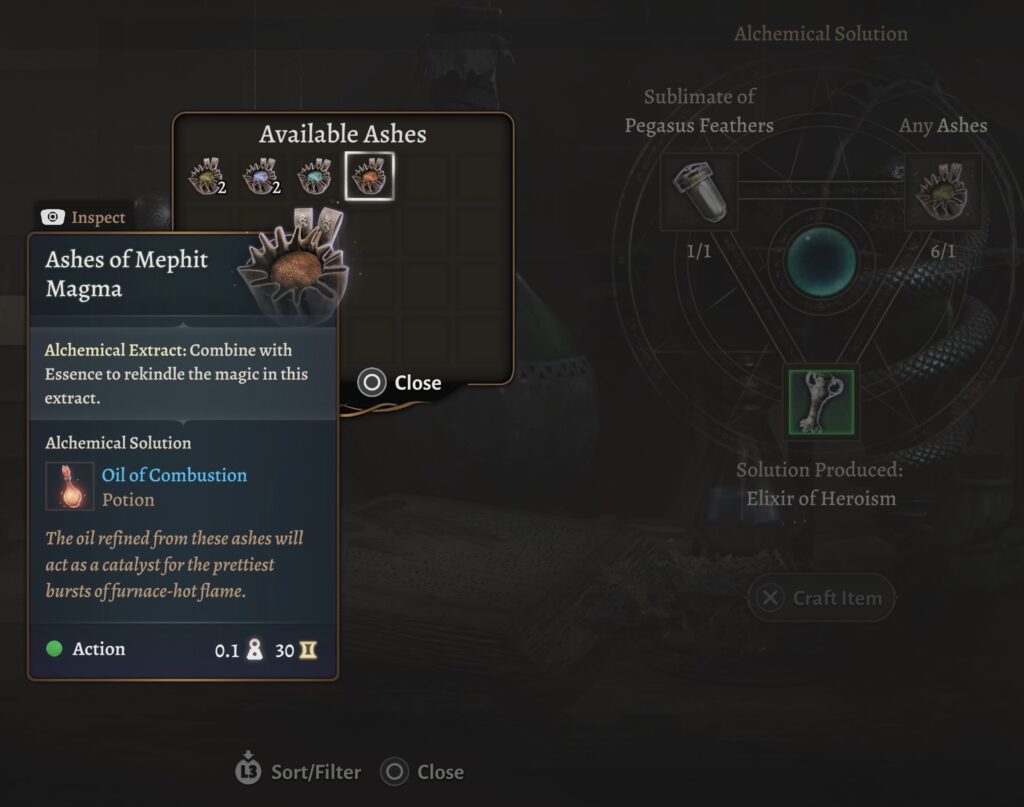Pick the teal-colored ashes
Screen dimensions: 1024x807
pyautogui.click(x=315, y=177)
